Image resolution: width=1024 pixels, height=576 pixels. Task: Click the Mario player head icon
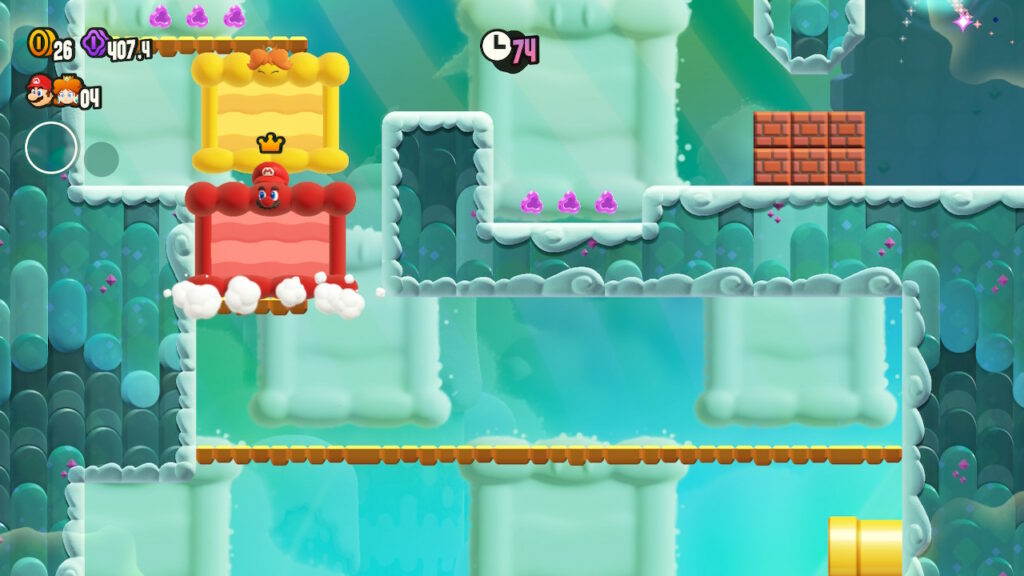click(x=40, y=93)
